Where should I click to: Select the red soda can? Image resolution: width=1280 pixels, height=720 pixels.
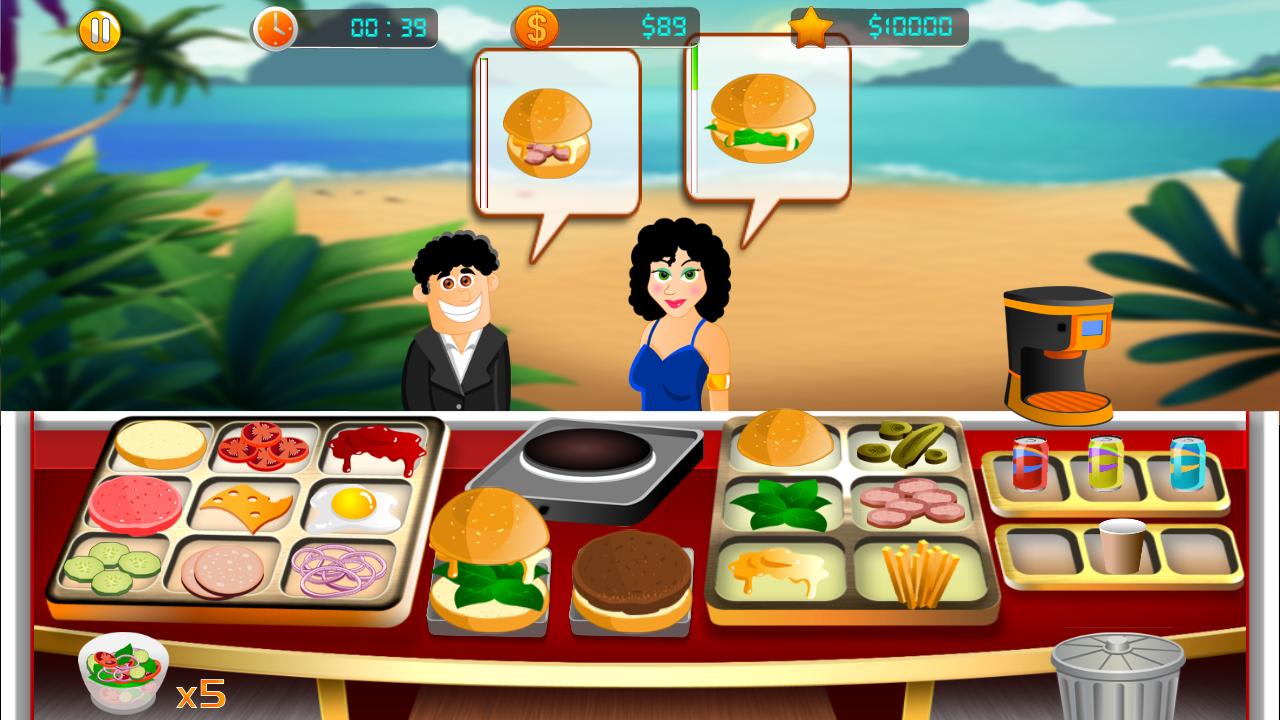pyautogui.click(x=1028, y=463)
